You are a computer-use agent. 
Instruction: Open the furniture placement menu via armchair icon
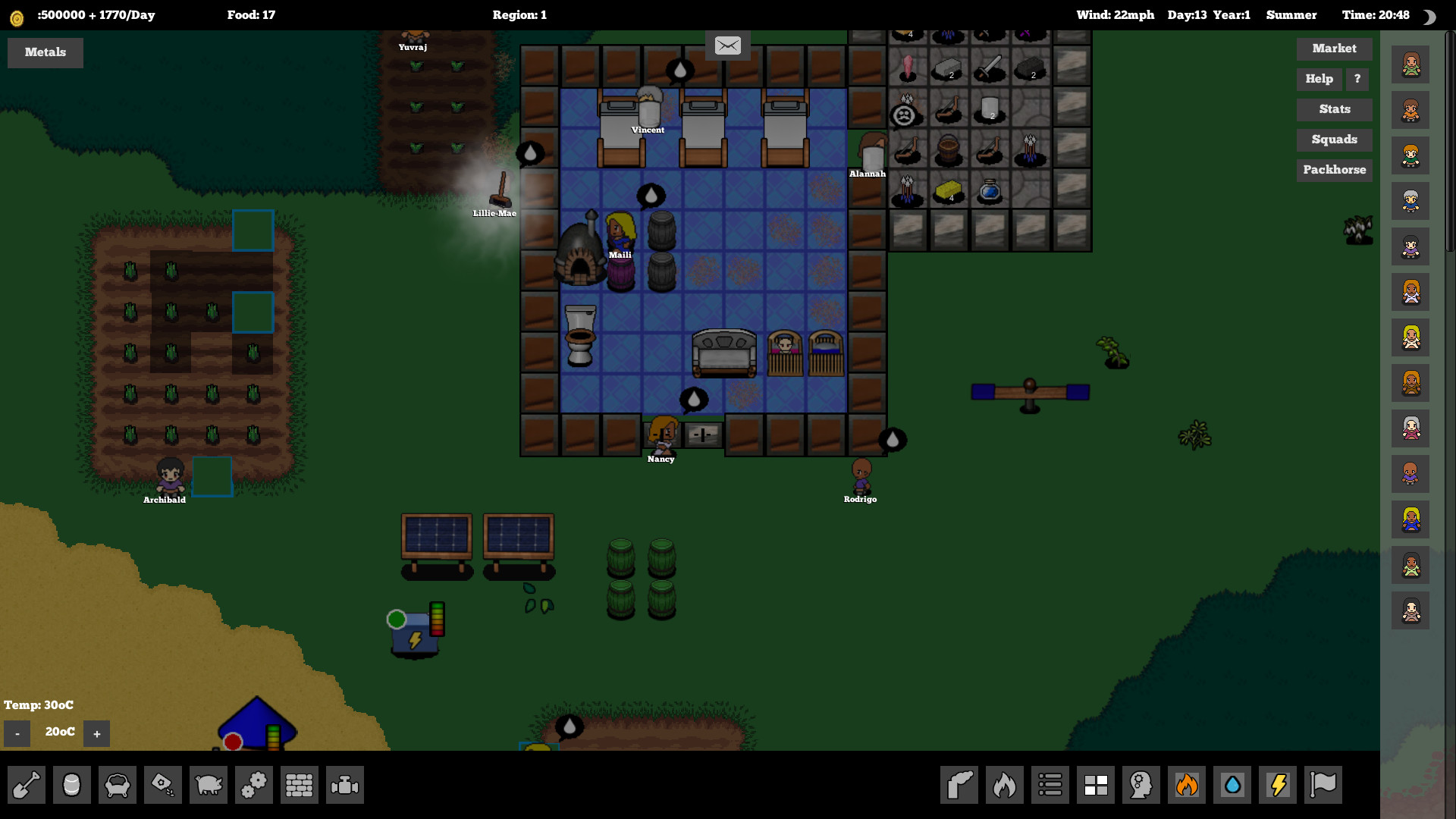click(x=118, y=785)
